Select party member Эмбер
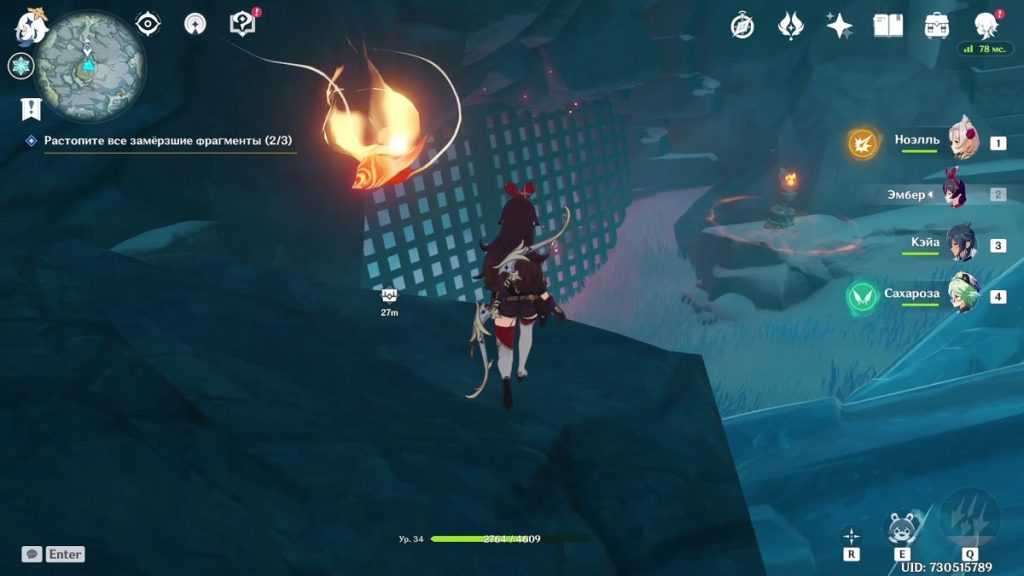Image resolution: width=1024 pixels, height=576 pixels. click(x=957, y=194)
